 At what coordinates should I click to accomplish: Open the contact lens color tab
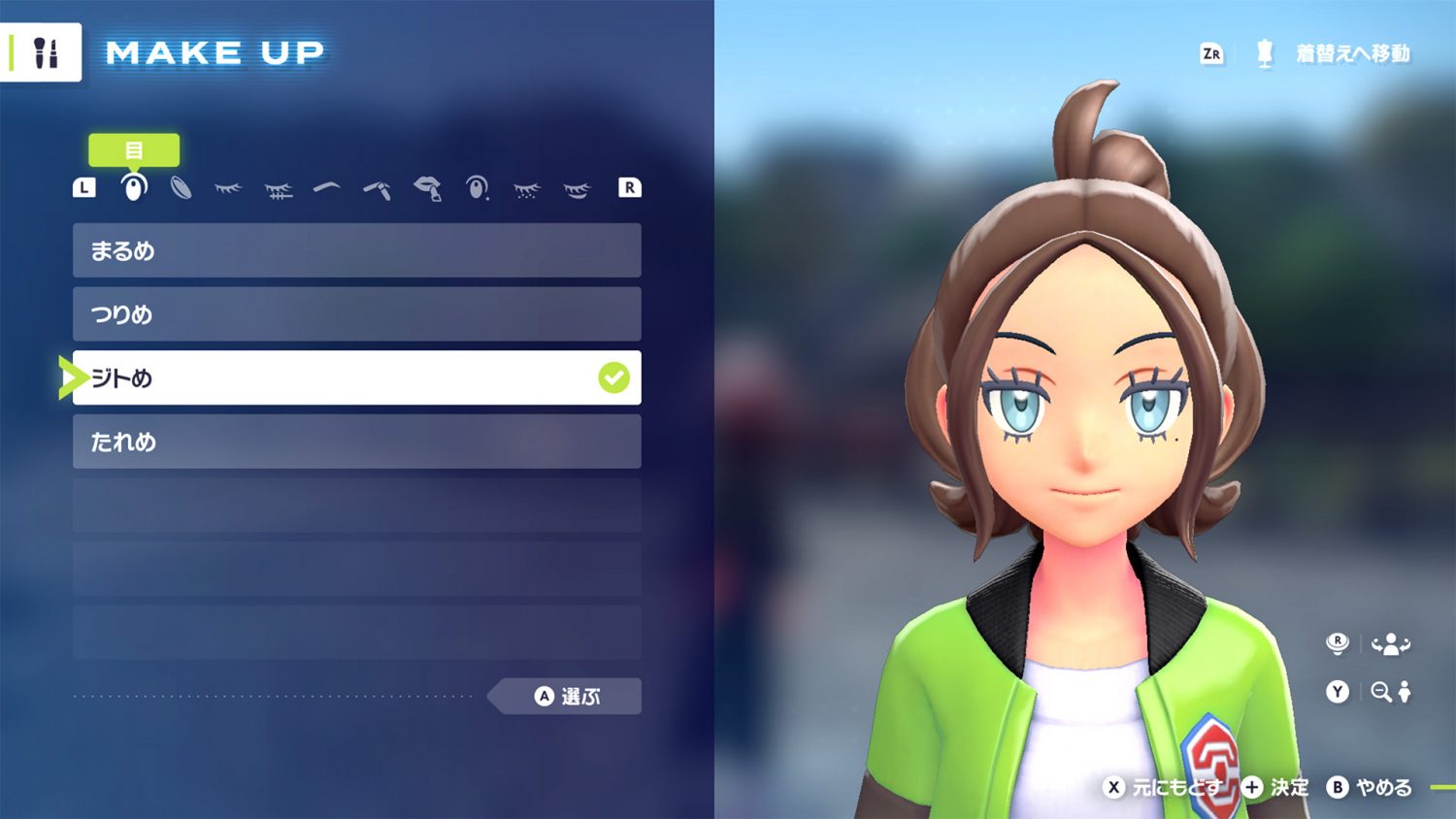pos(181,187)
